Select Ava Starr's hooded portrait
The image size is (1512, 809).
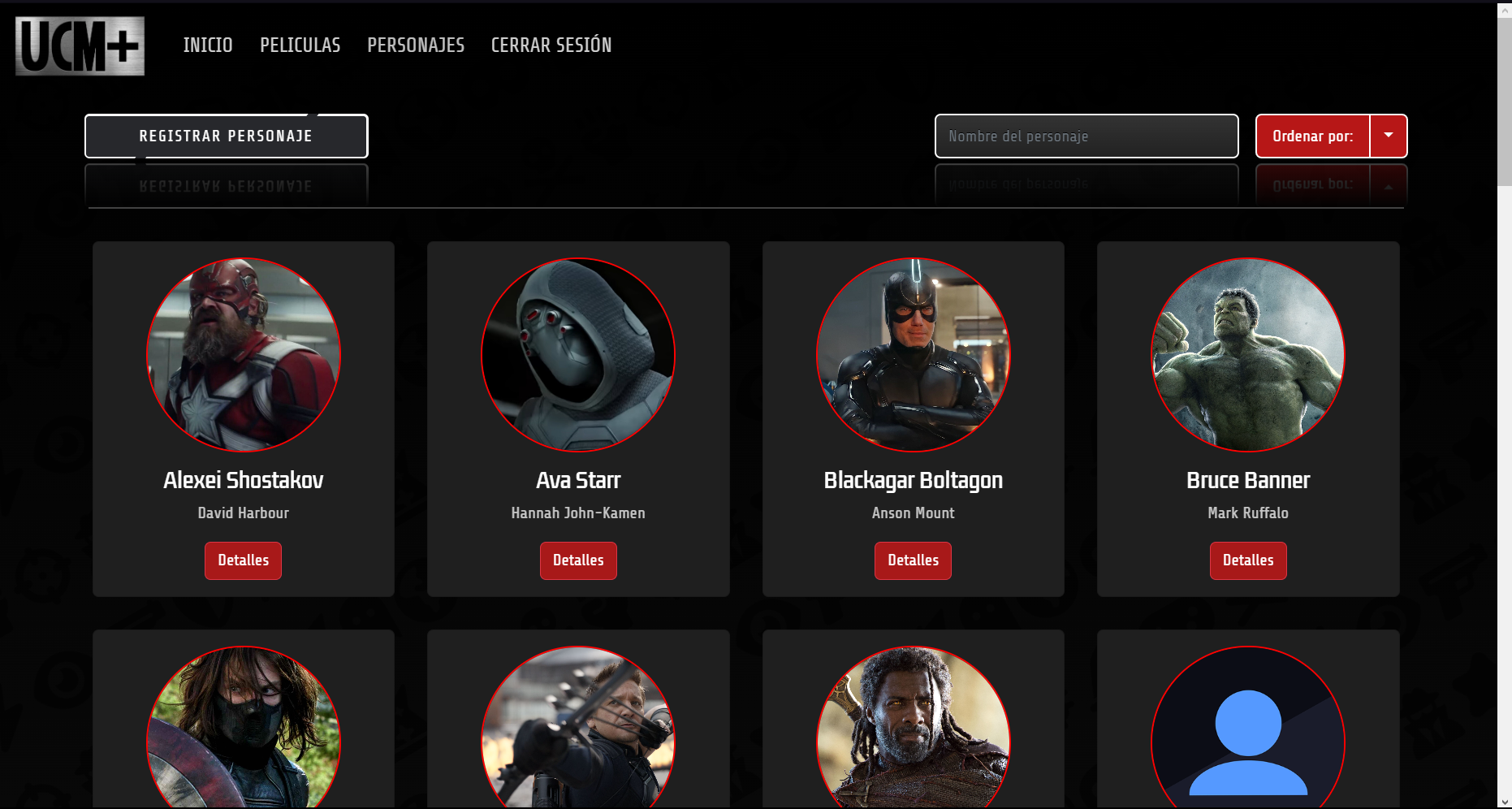tap(578, 355)
